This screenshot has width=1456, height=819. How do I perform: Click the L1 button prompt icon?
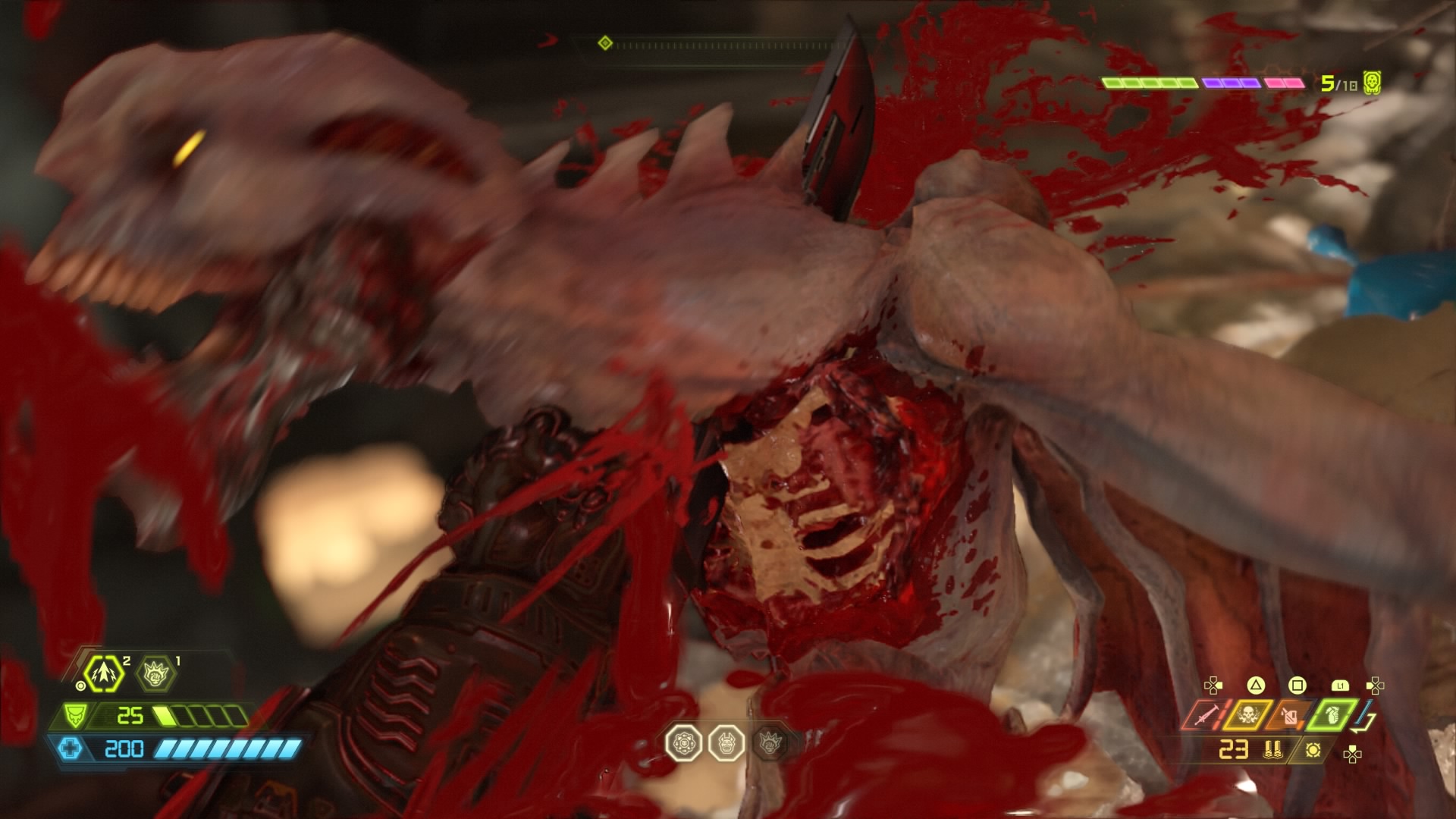tap(1341, 685)
